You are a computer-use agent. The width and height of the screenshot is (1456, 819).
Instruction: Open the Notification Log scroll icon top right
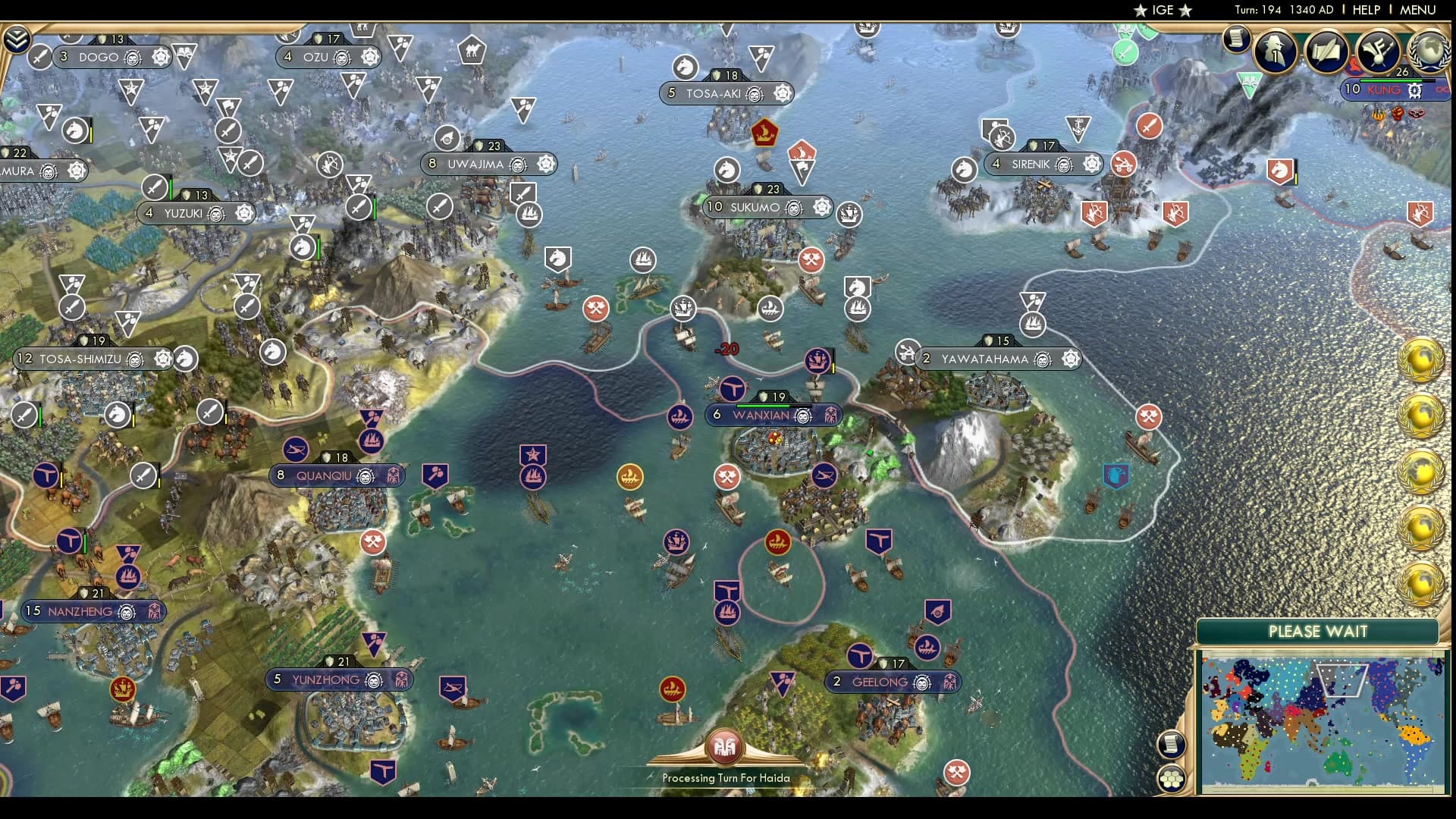[1236, 42]
